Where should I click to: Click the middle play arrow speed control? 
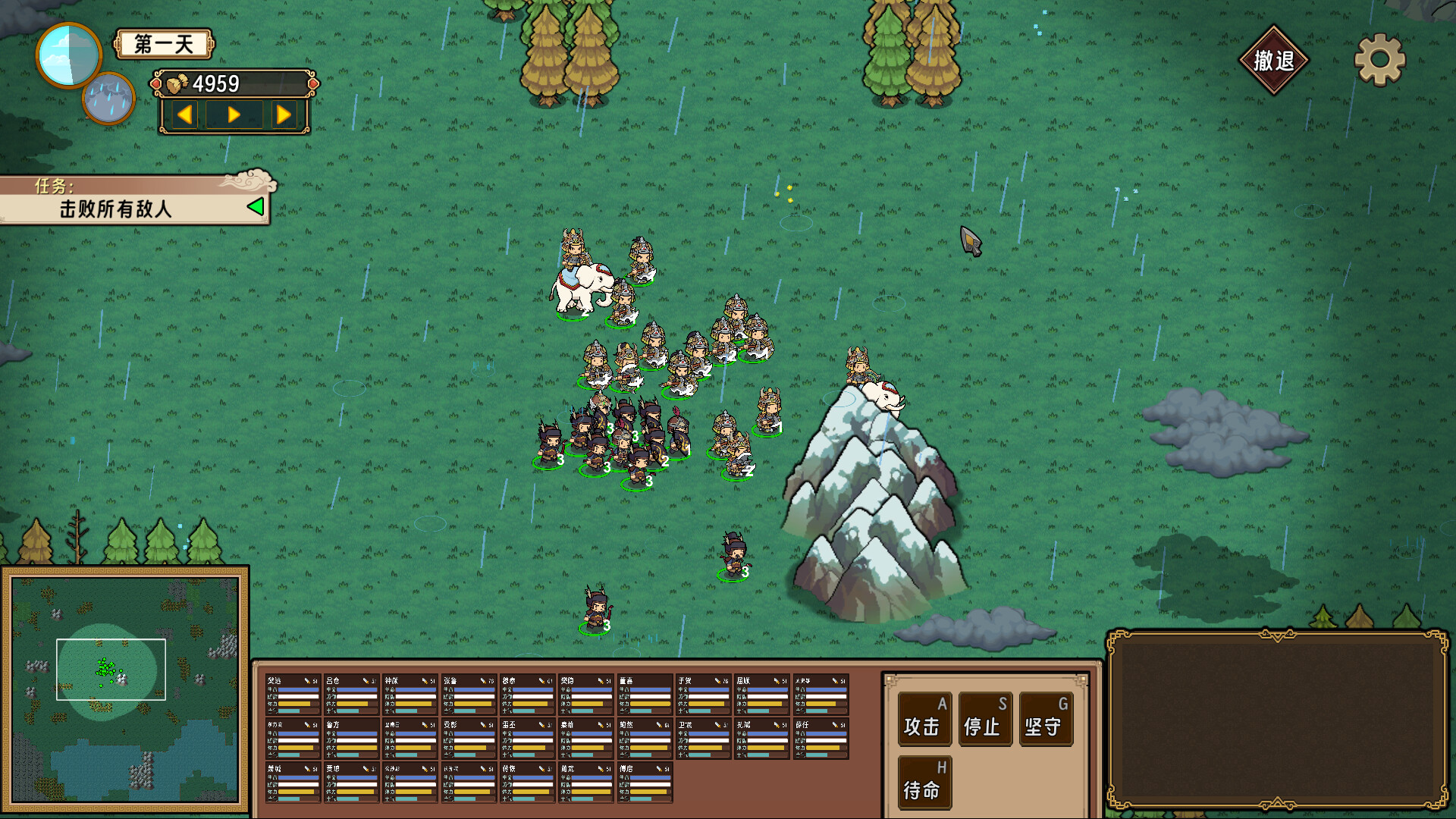point(234,115)
